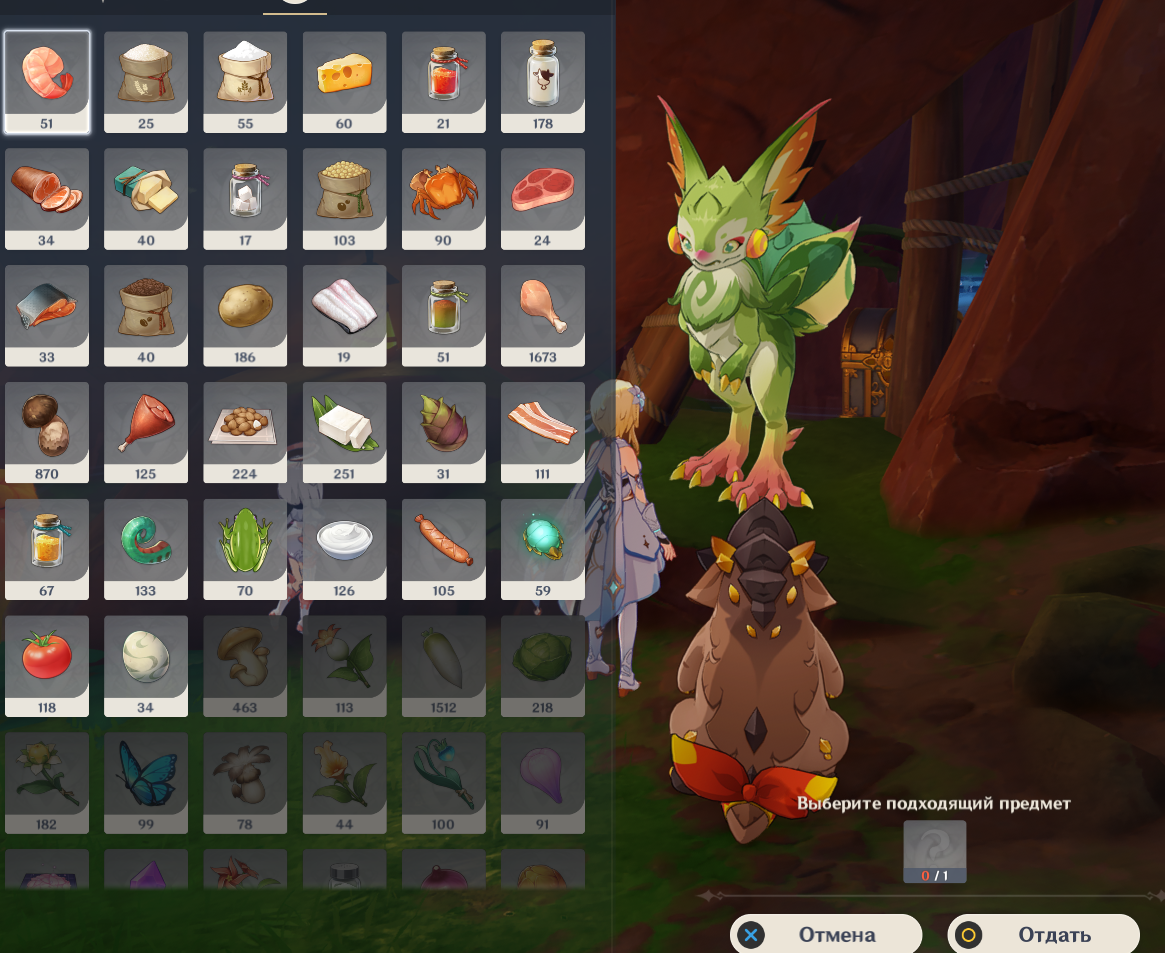This screenshot has height=953, width=1165.
Task: Confirm giving item with Отдать button
Action: point(1044,935)
